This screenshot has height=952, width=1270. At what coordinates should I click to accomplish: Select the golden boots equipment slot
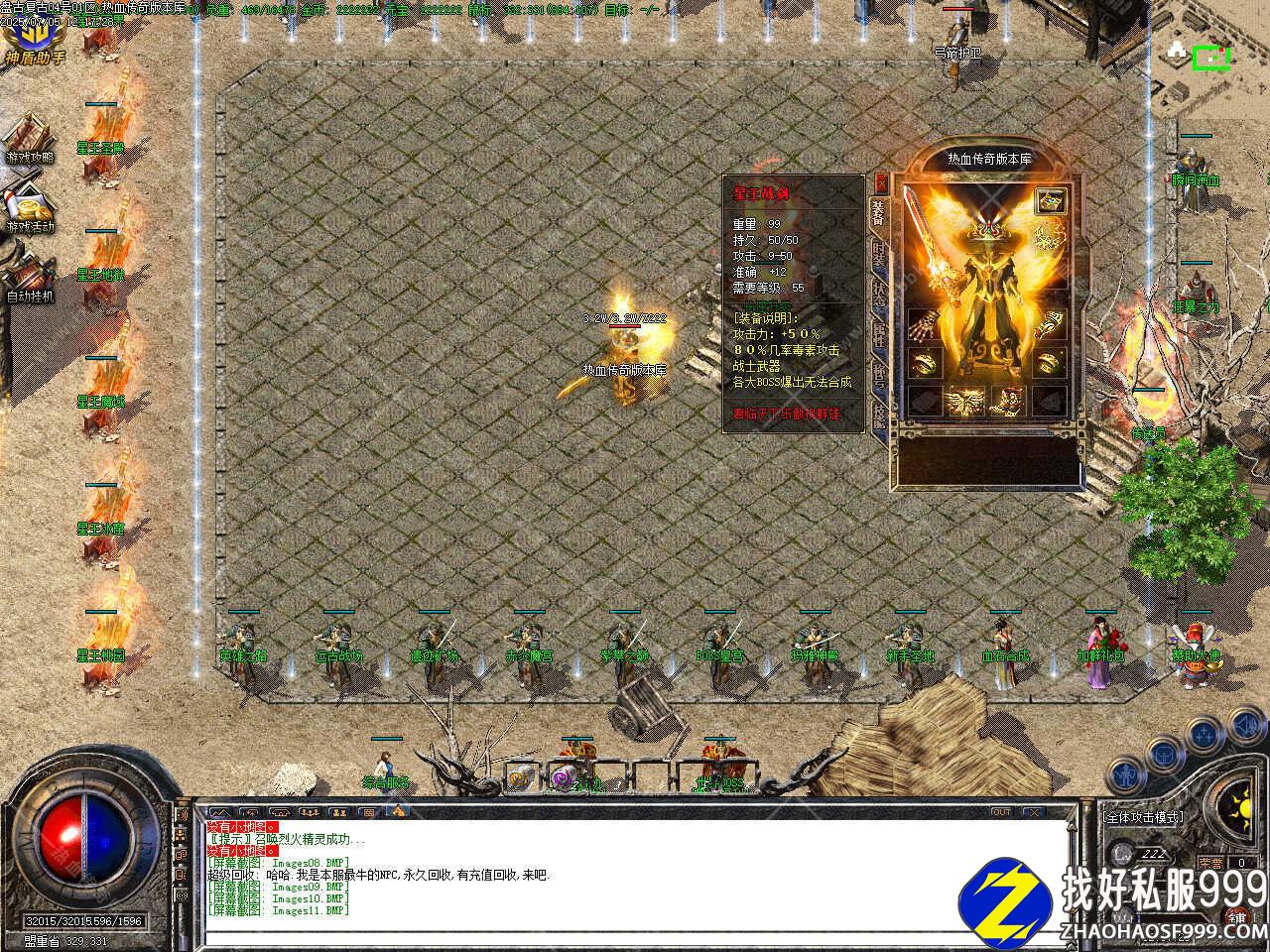pyautogui.click(x=1009, y=400)
